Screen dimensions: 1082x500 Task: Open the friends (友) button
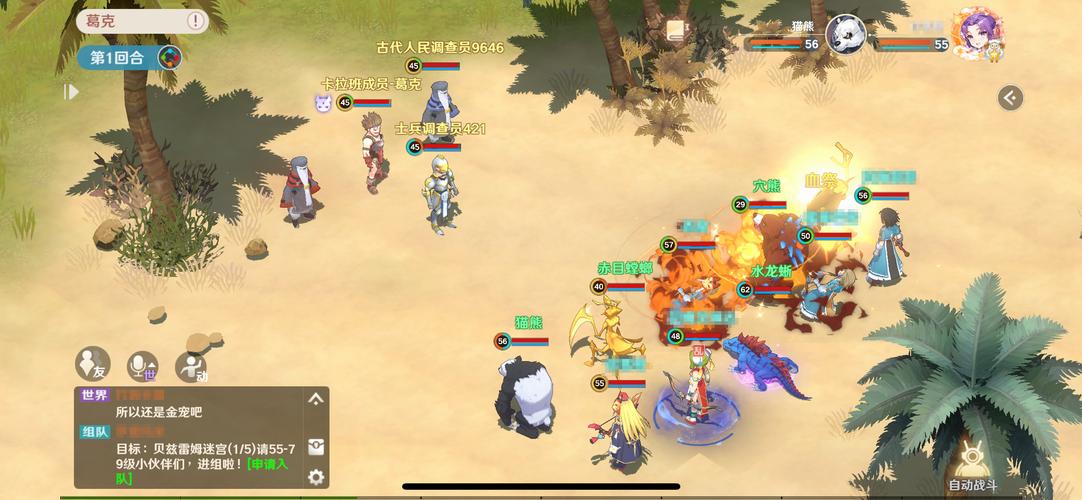92,363
